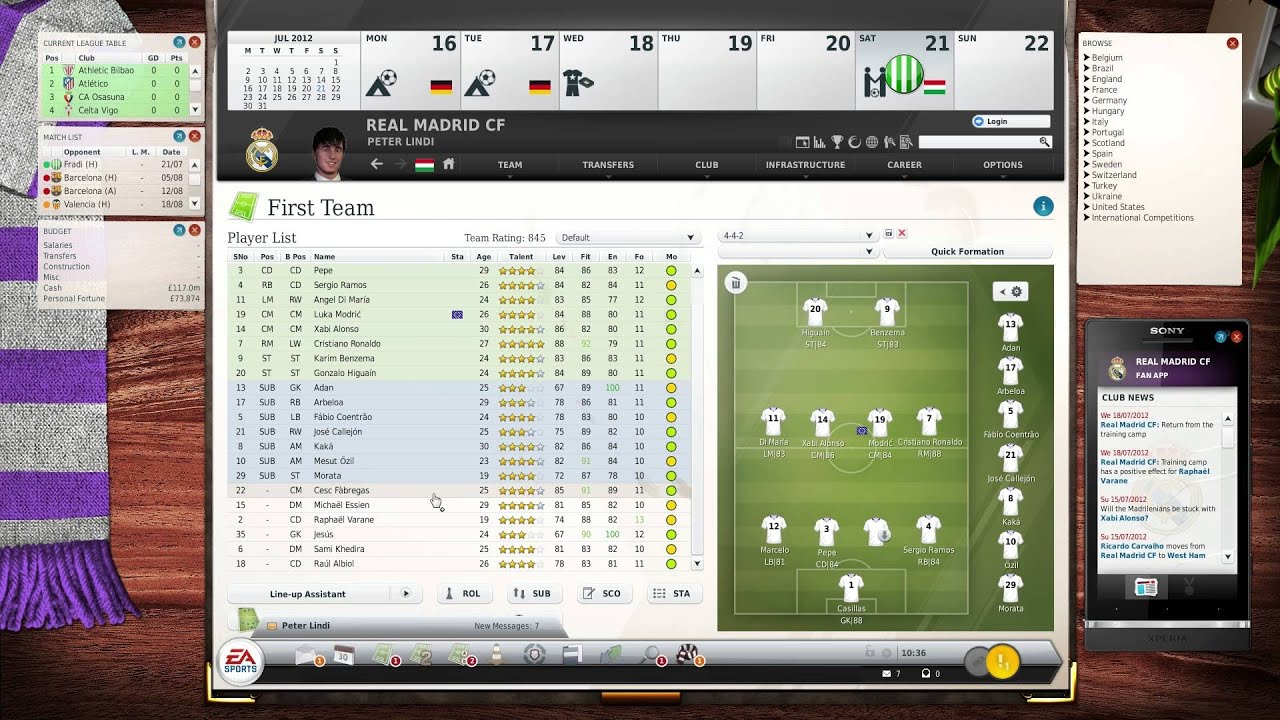
Task: Open the inbox mail icon in bottom toolbar
Action: click(304, 658)
